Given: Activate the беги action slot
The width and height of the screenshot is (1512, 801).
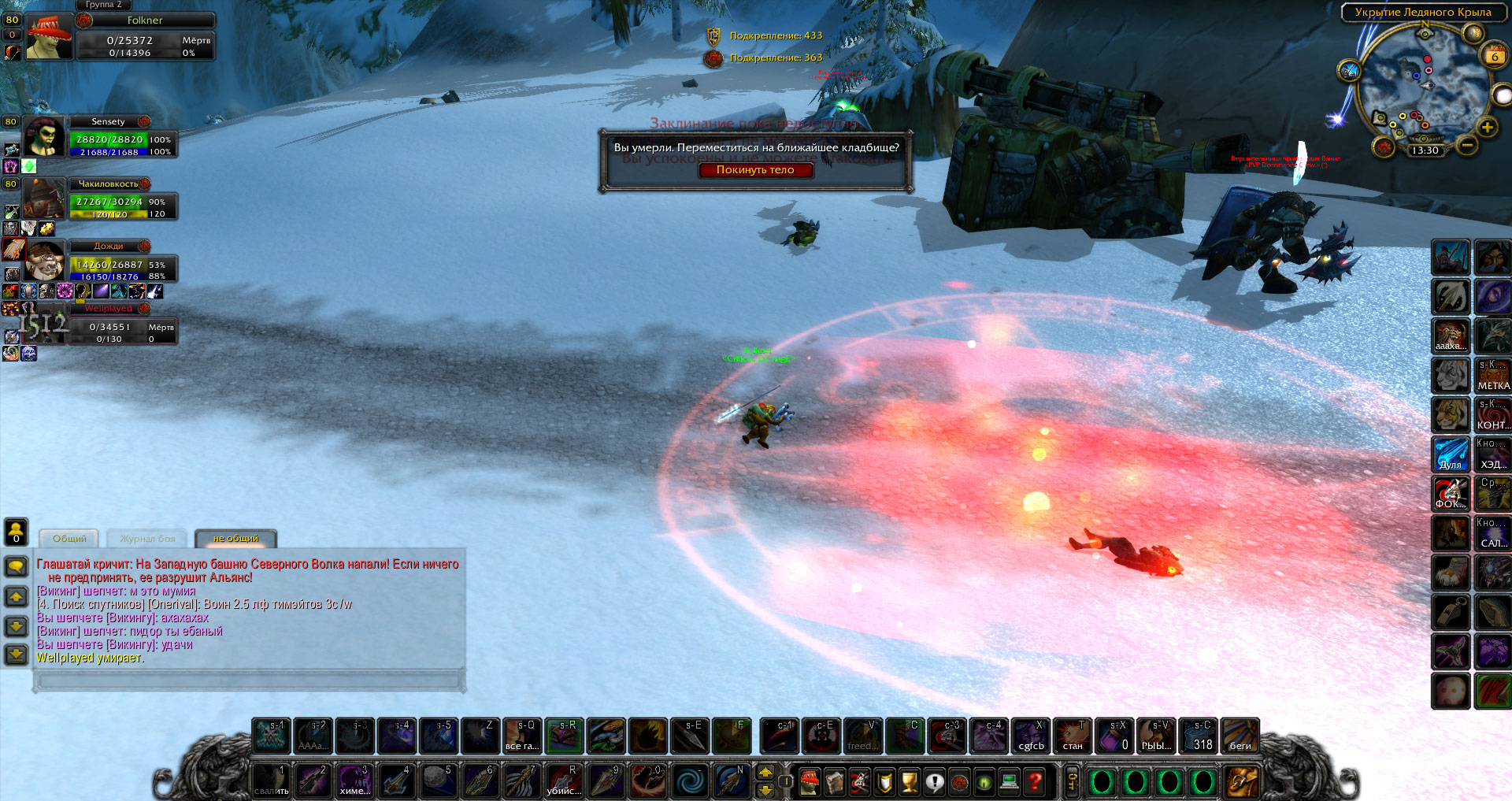Looking at the screenshot, I should tap(1240, 736).
